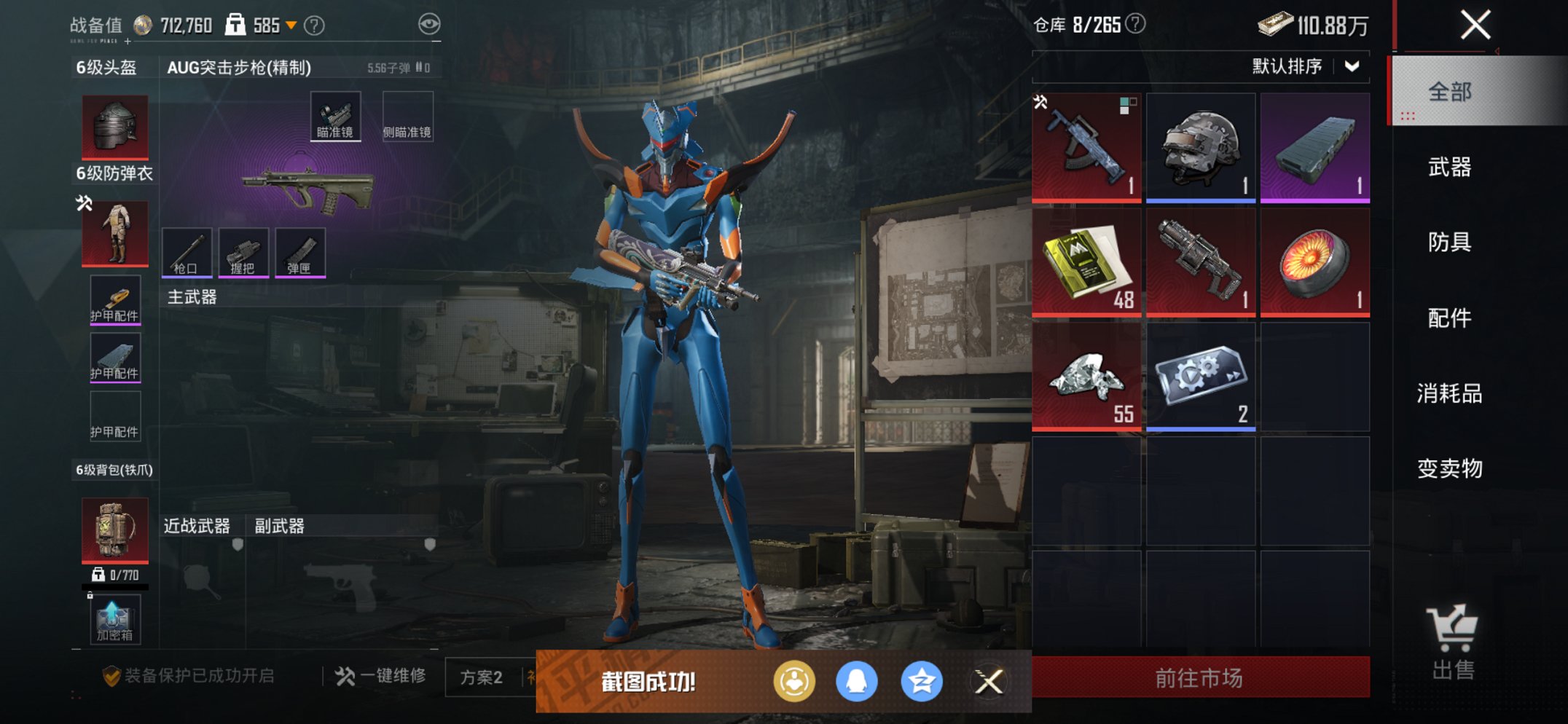Toggle the eye visibility icon
This screenshot has height=724, width=1568.
click(x=429, y=25)
